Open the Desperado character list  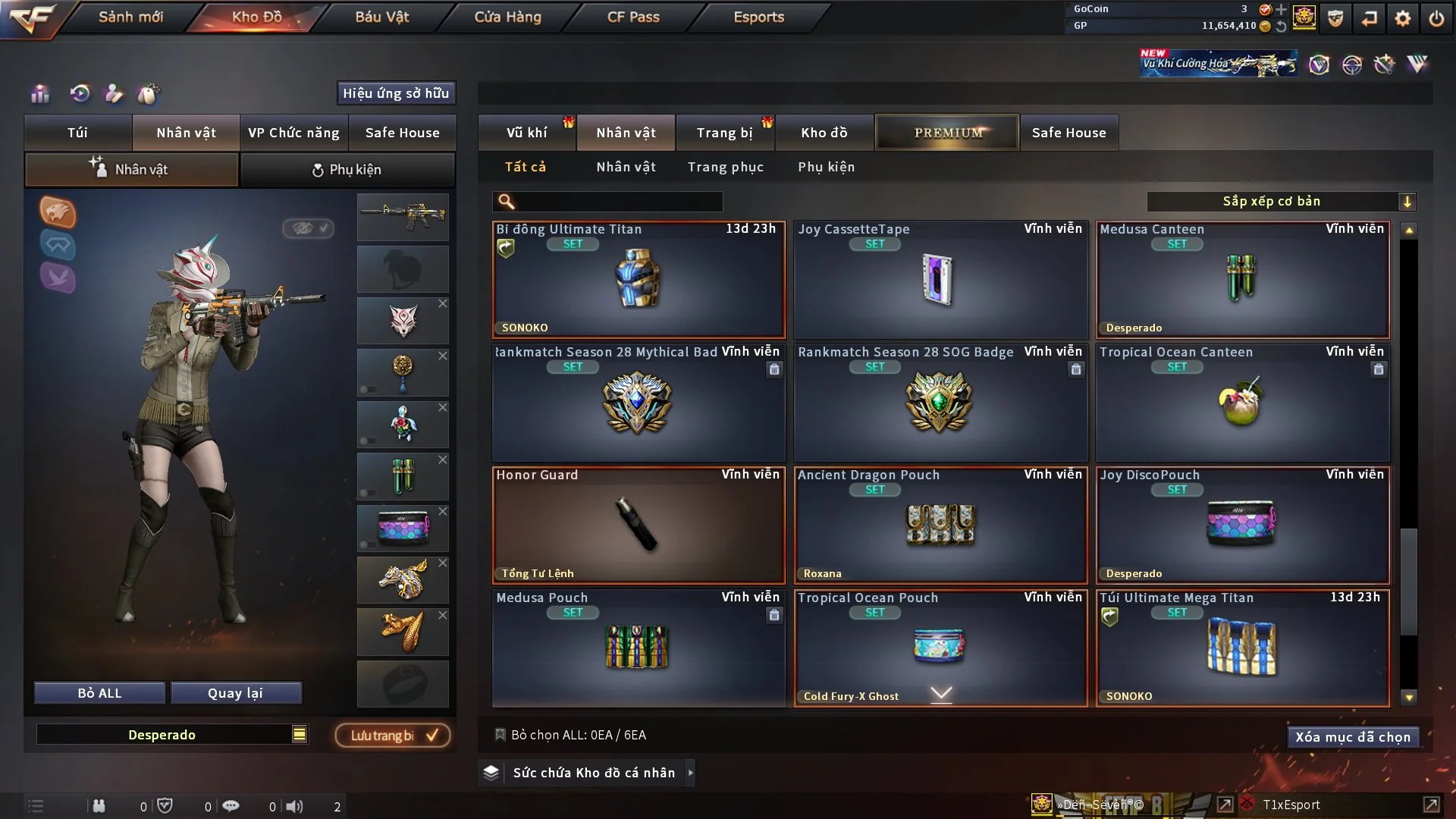[300, 734]
